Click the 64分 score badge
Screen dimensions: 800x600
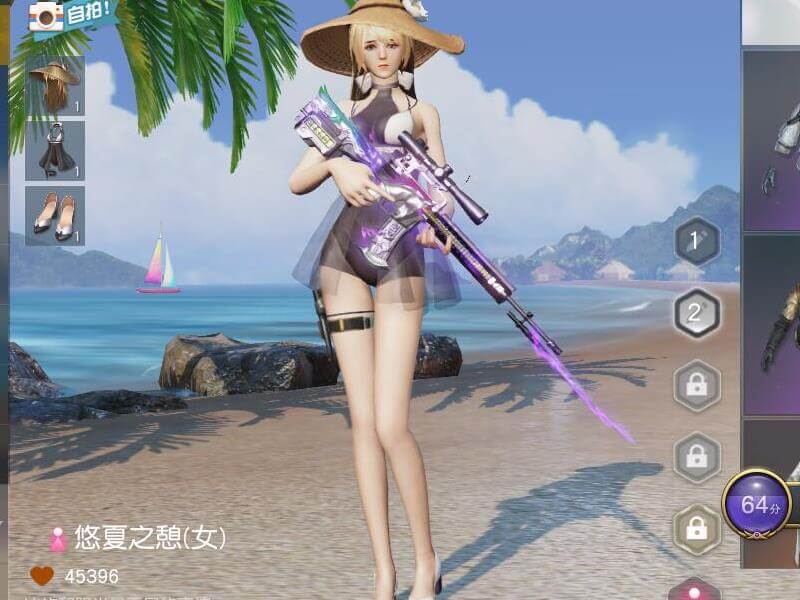(x=757, y=504)
